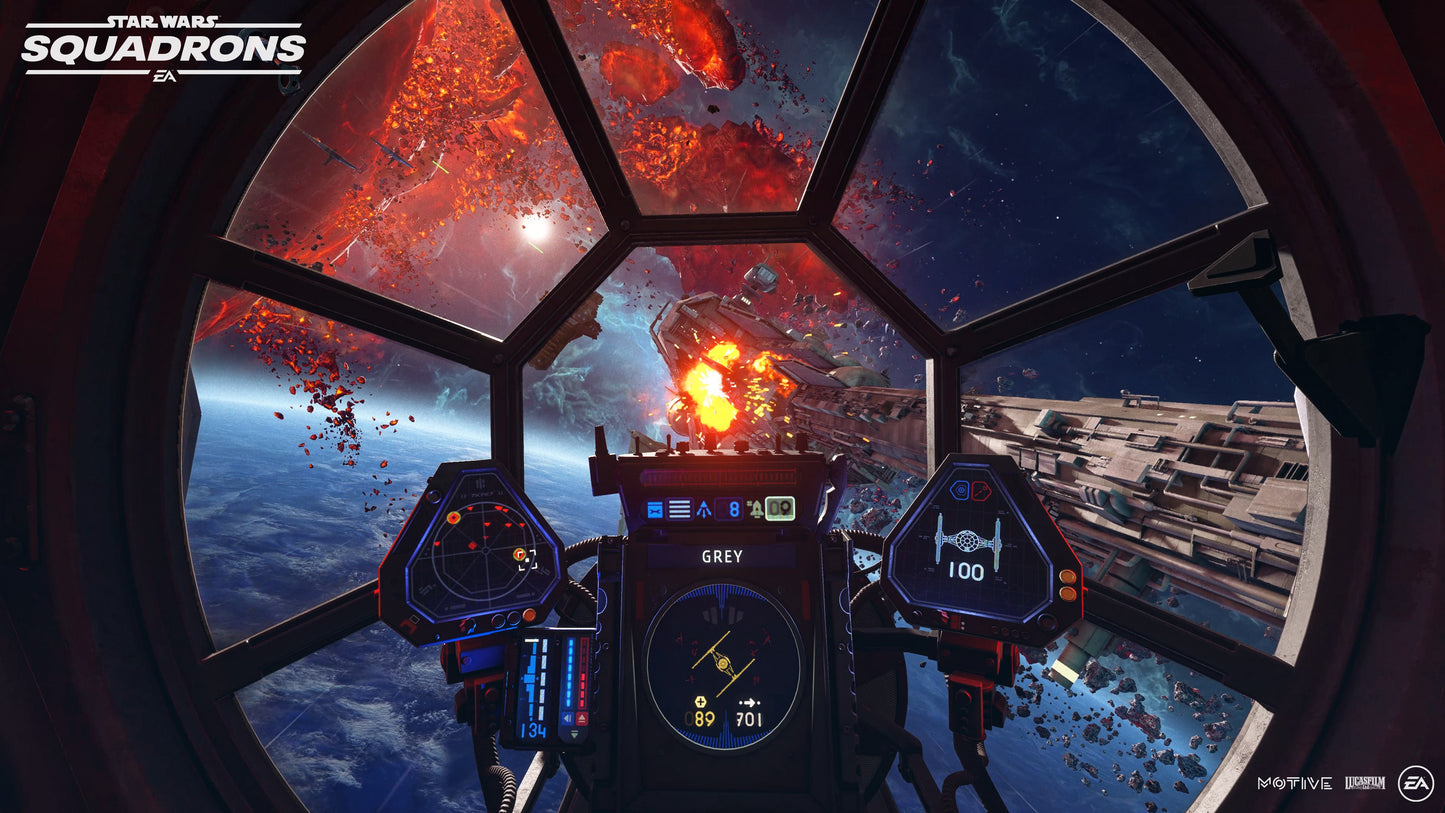Toggle the blue left-arrow switch on side console
The height and width of the screenshot is (813, 1445).
566,716
